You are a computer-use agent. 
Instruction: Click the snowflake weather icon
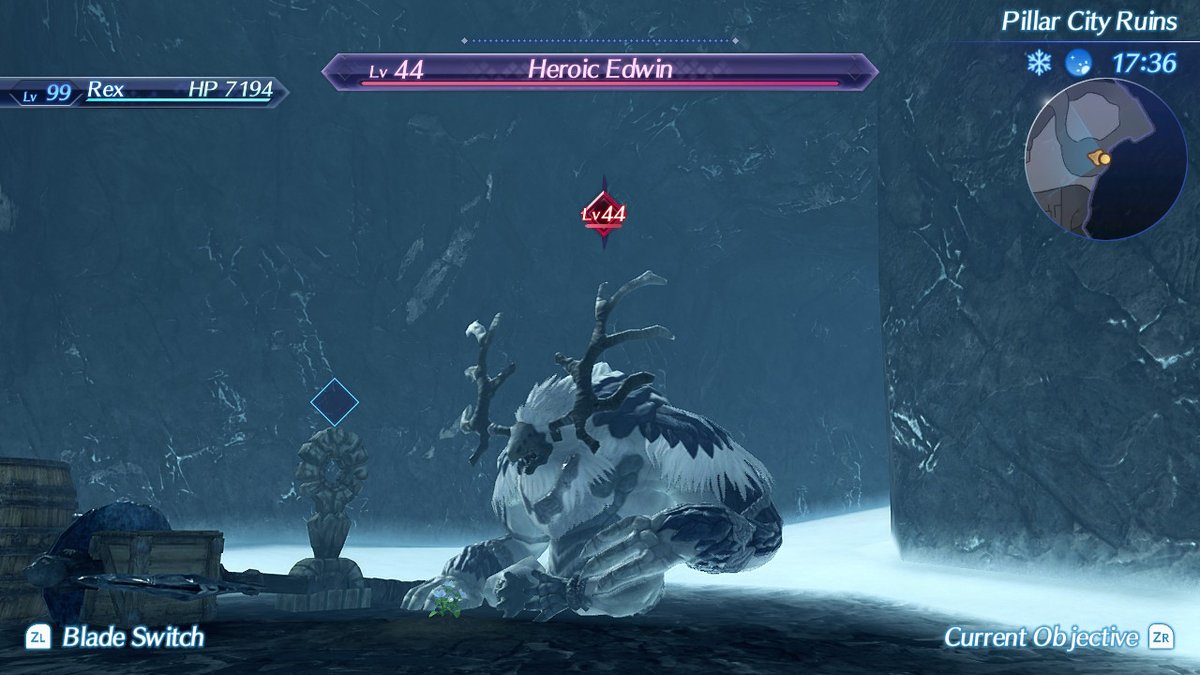(1038, 63)
